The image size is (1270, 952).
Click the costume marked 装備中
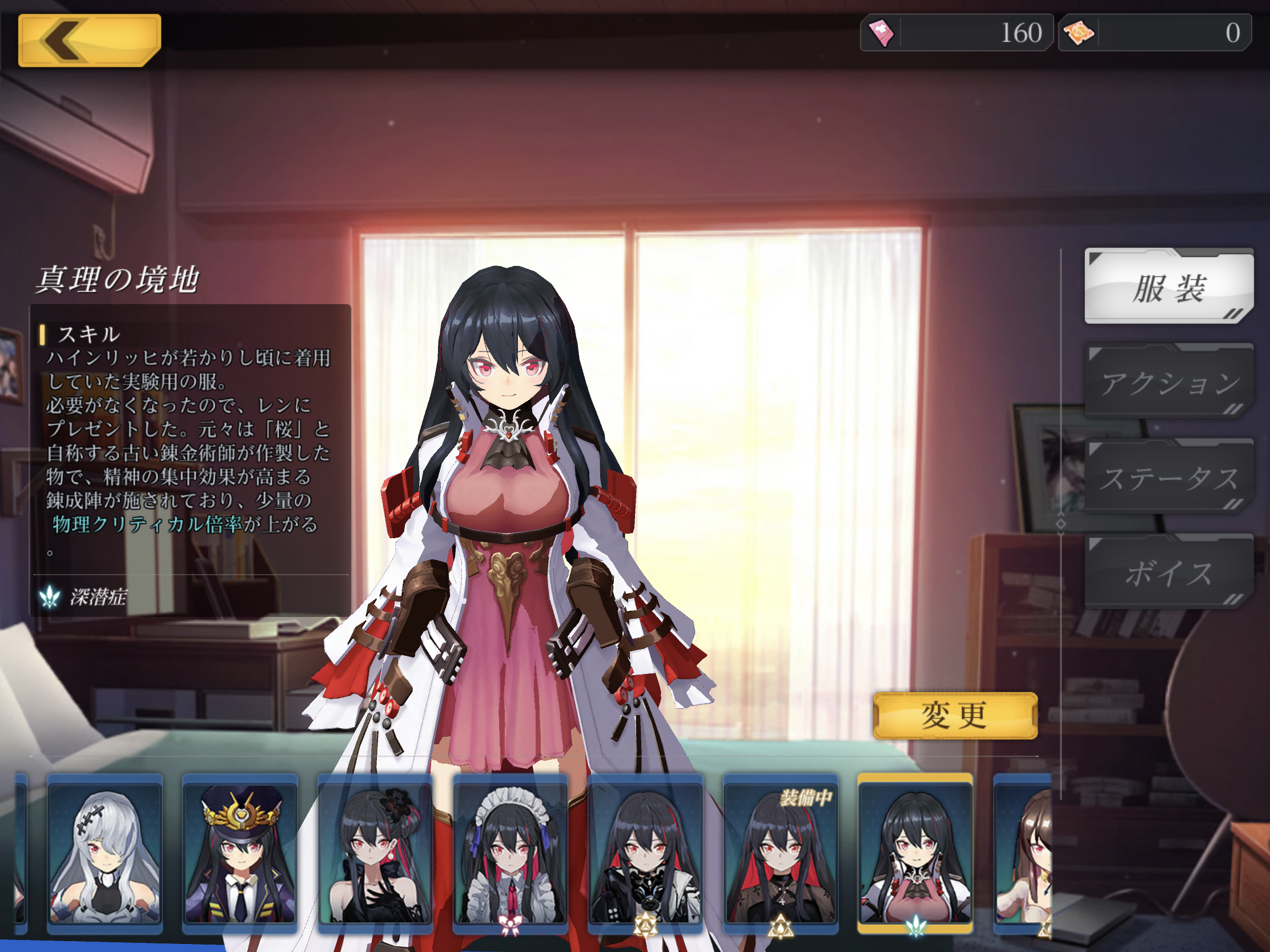tap(781, 853)
